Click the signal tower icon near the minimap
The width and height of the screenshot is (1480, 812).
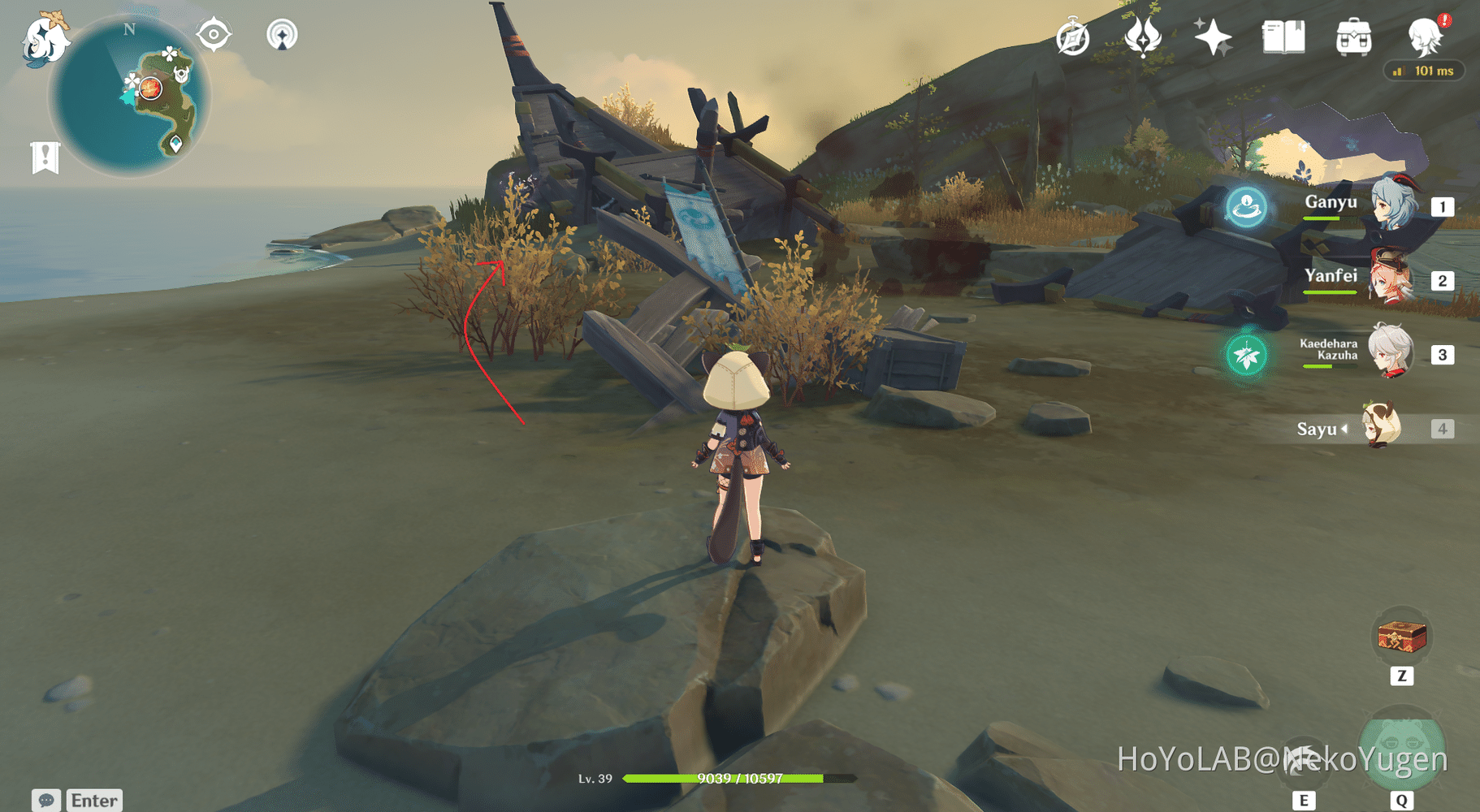pyautogui.click(x=282, y=35)
